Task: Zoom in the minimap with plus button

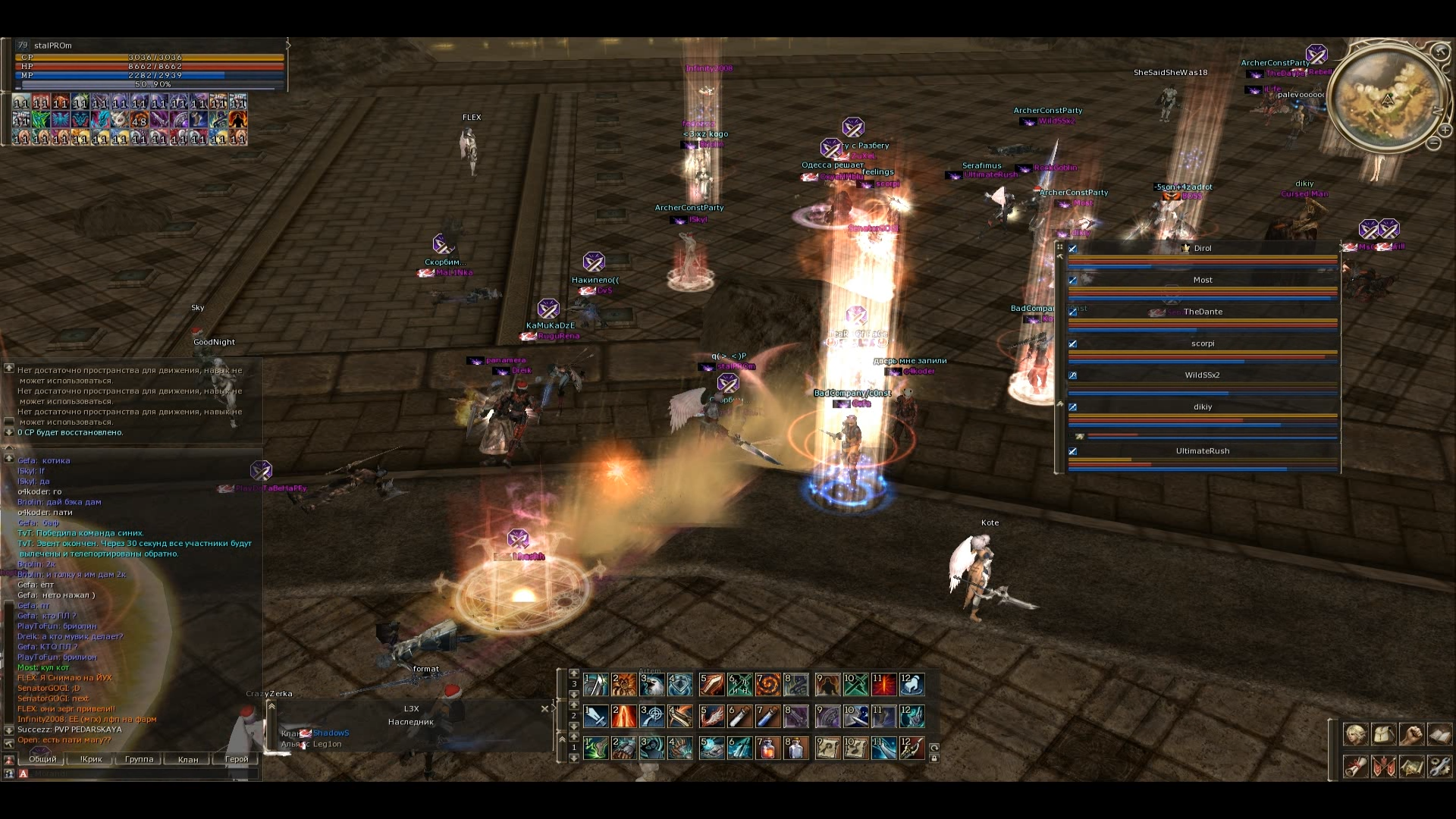Action: [x=1445, y=130]
